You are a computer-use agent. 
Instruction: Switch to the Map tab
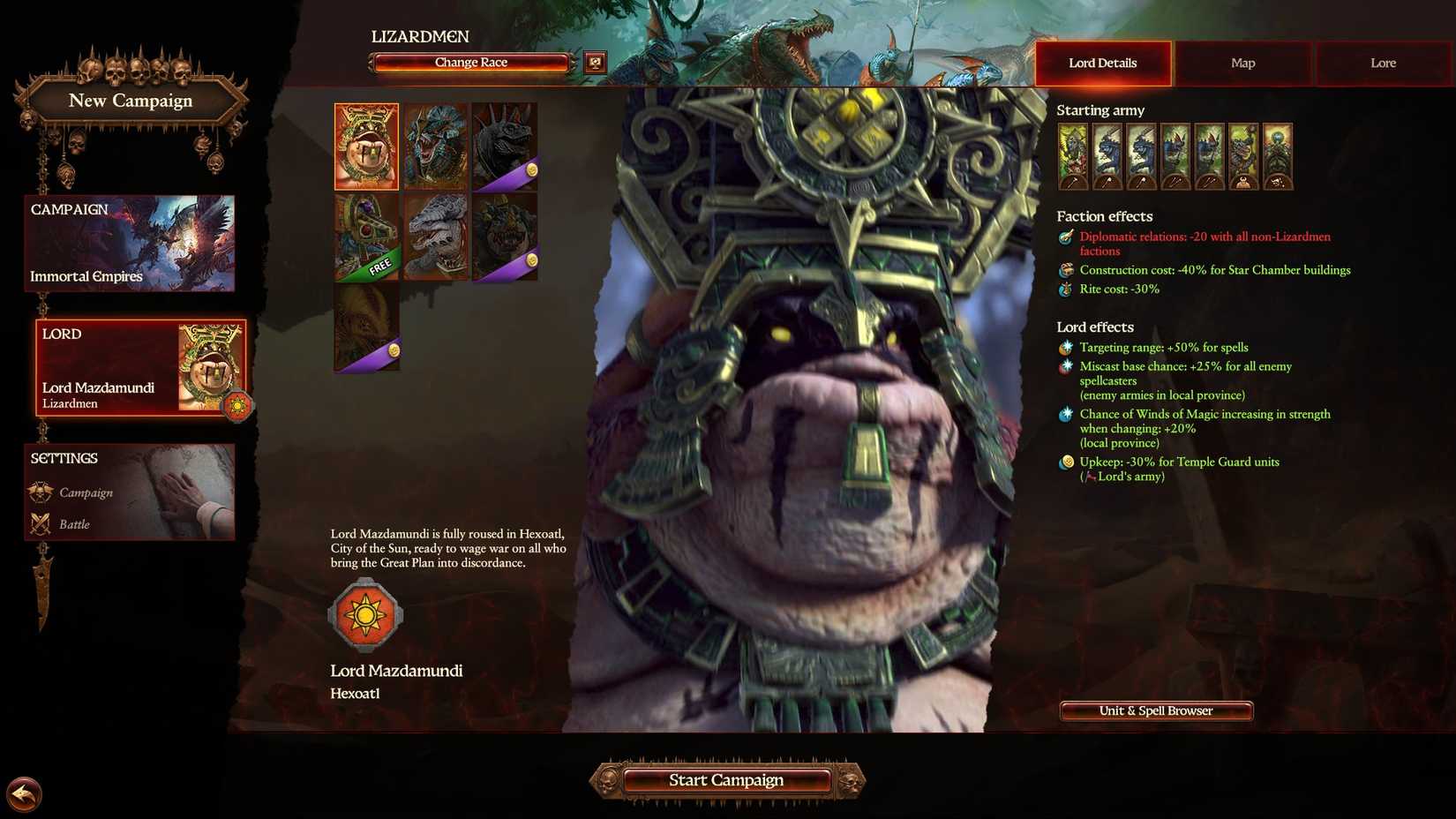[1242, 63]
